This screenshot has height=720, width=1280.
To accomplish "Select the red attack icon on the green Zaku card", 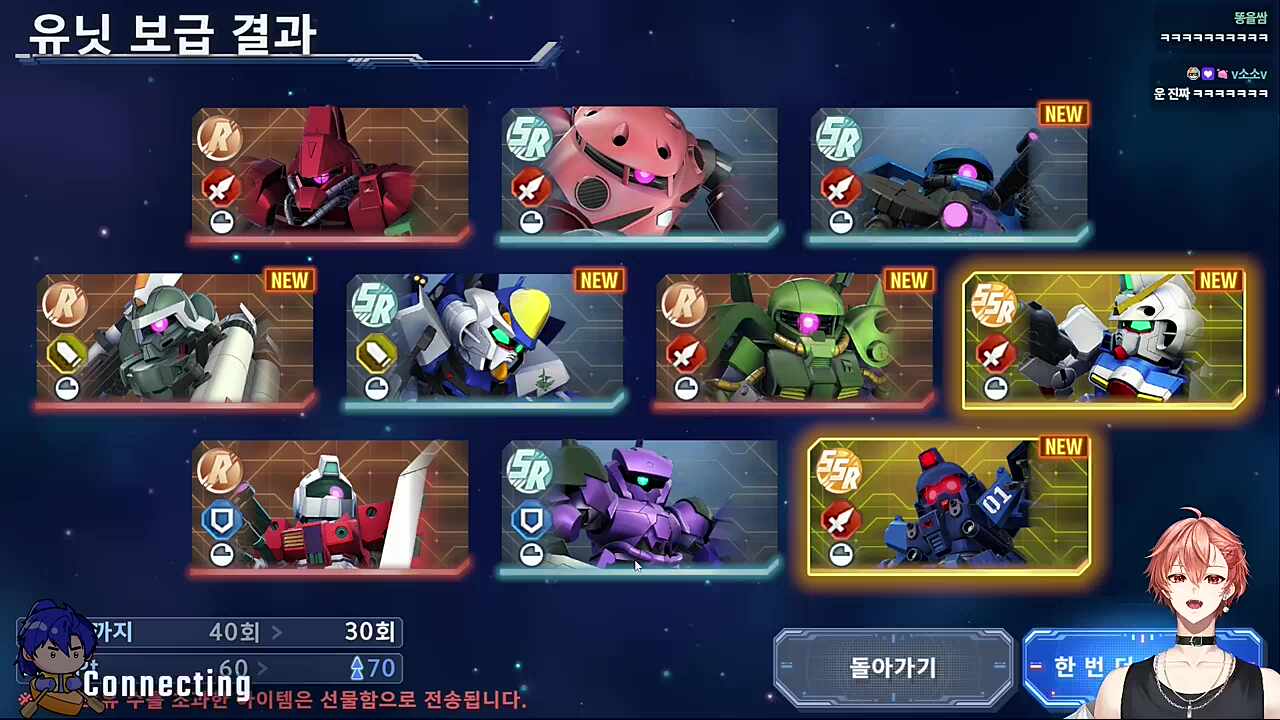I will click(686, 353).
